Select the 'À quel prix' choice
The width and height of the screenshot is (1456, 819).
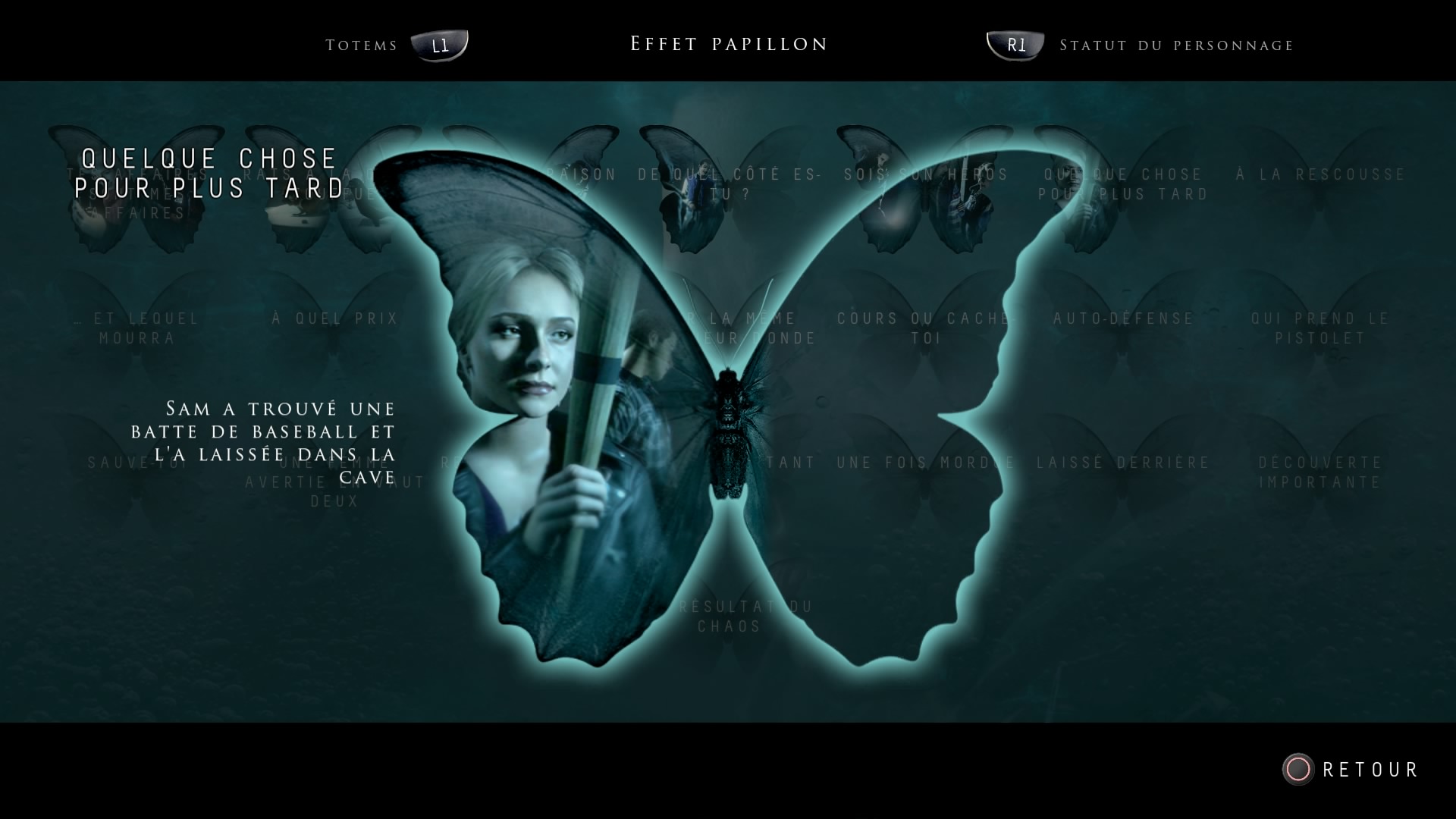coord(334,318)
